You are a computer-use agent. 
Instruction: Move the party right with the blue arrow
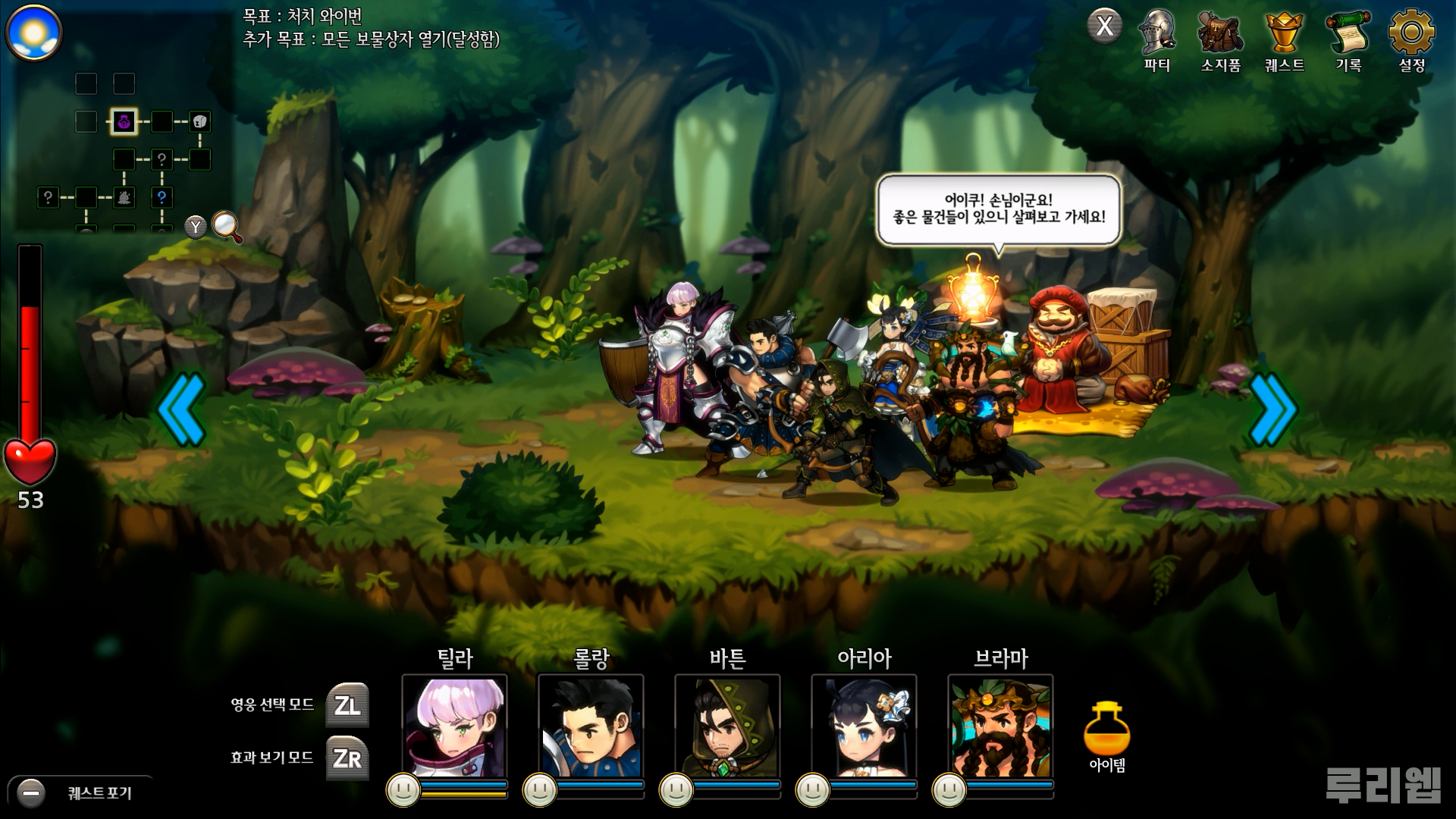(x=1272, y=409)
